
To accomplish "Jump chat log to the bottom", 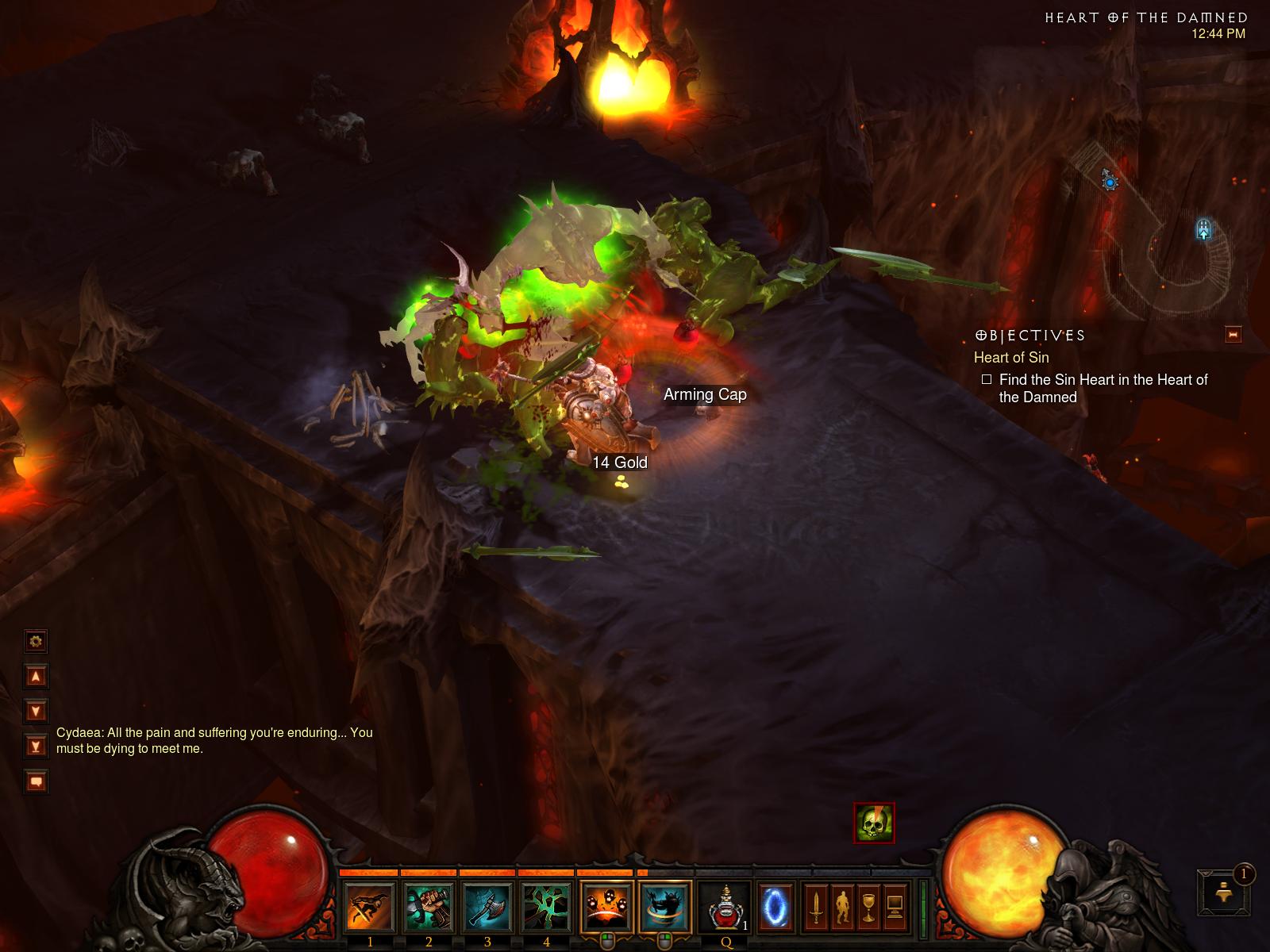I will click(x=36, y=747).
